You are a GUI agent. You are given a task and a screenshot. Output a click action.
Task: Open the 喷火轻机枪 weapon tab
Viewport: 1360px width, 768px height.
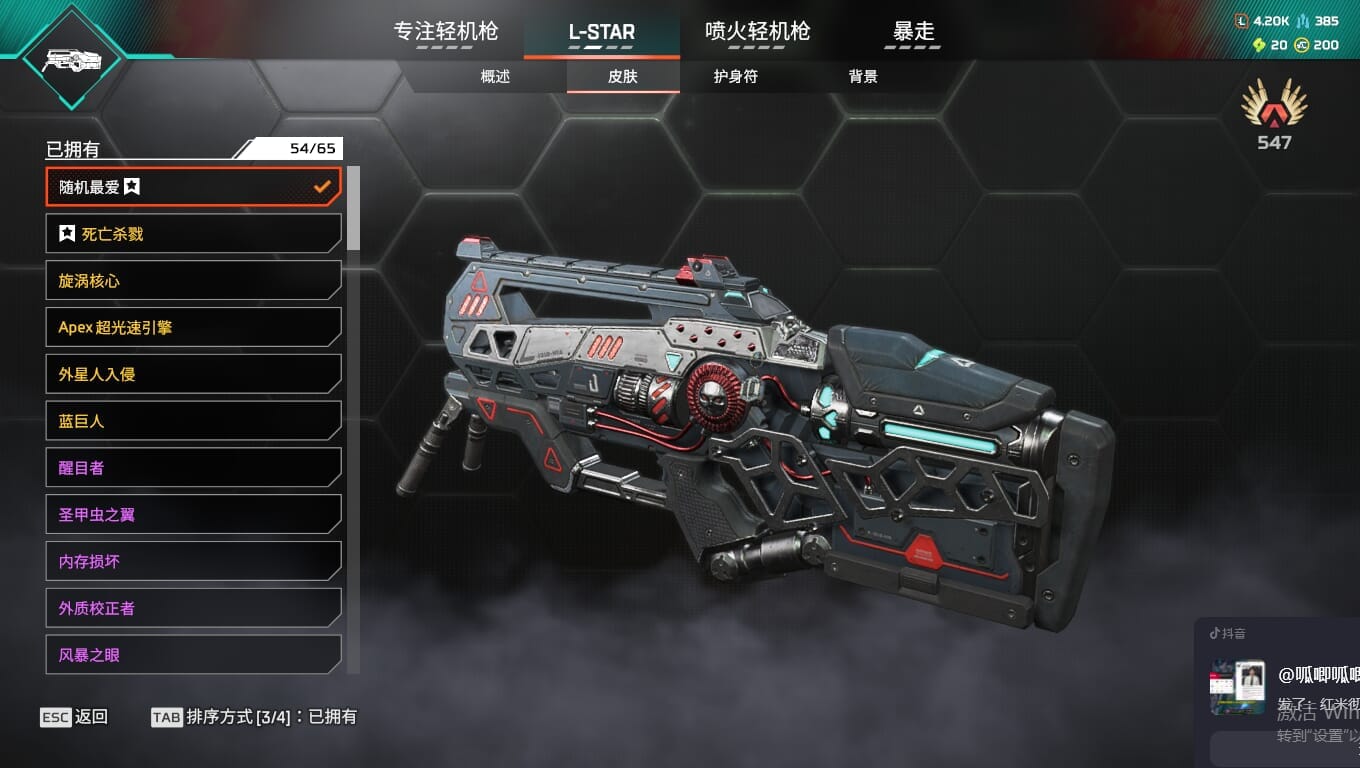[x=757, y=32]
